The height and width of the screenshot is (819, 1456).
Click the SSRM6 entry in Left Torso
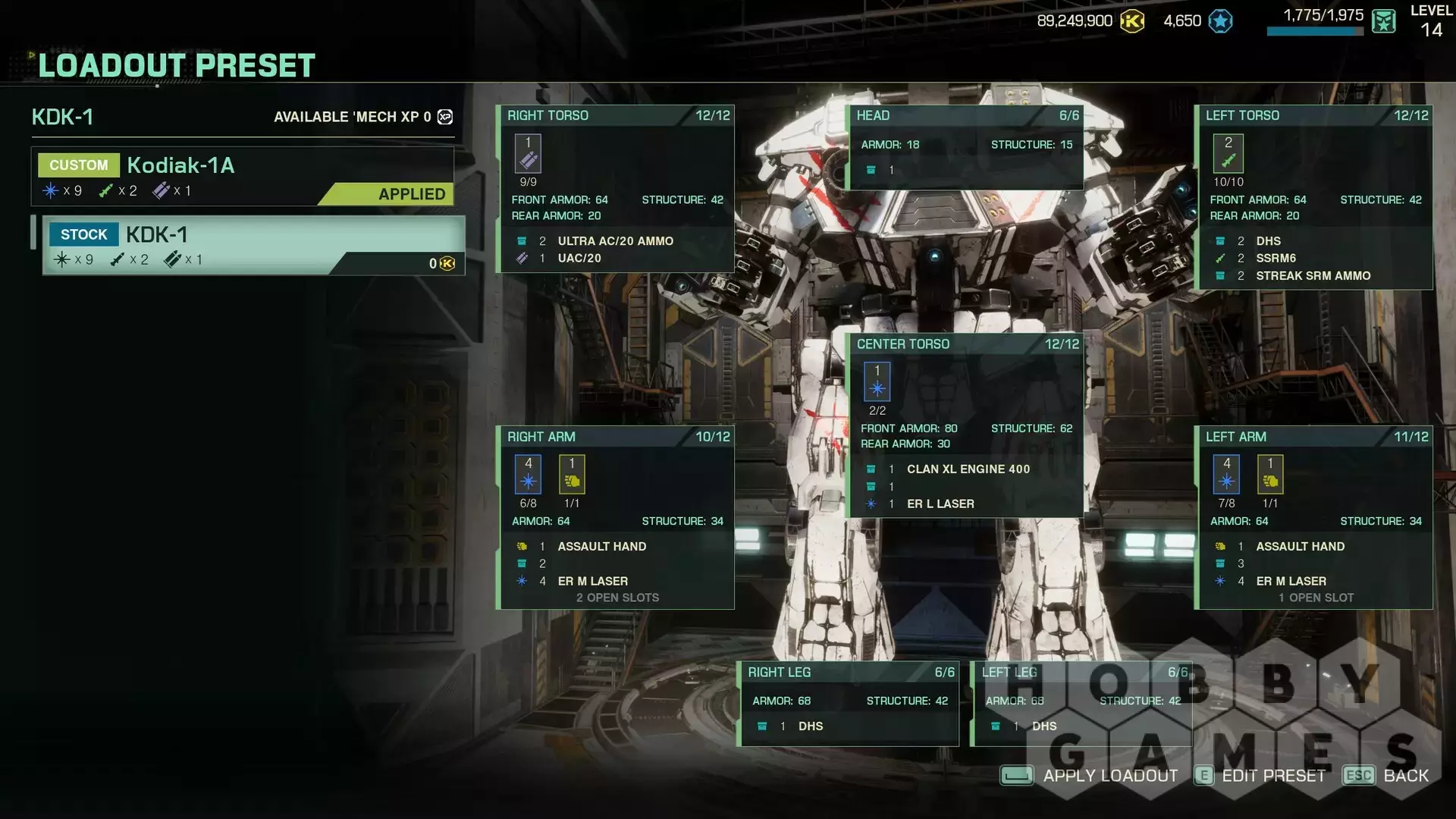pyautogui.click(x=1276, y=259)
